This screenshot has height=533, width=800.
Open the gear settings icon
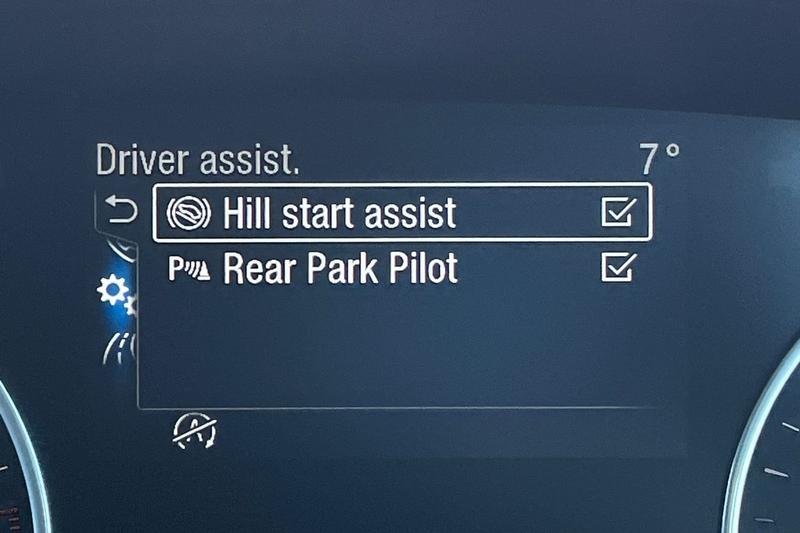(112, 293)
